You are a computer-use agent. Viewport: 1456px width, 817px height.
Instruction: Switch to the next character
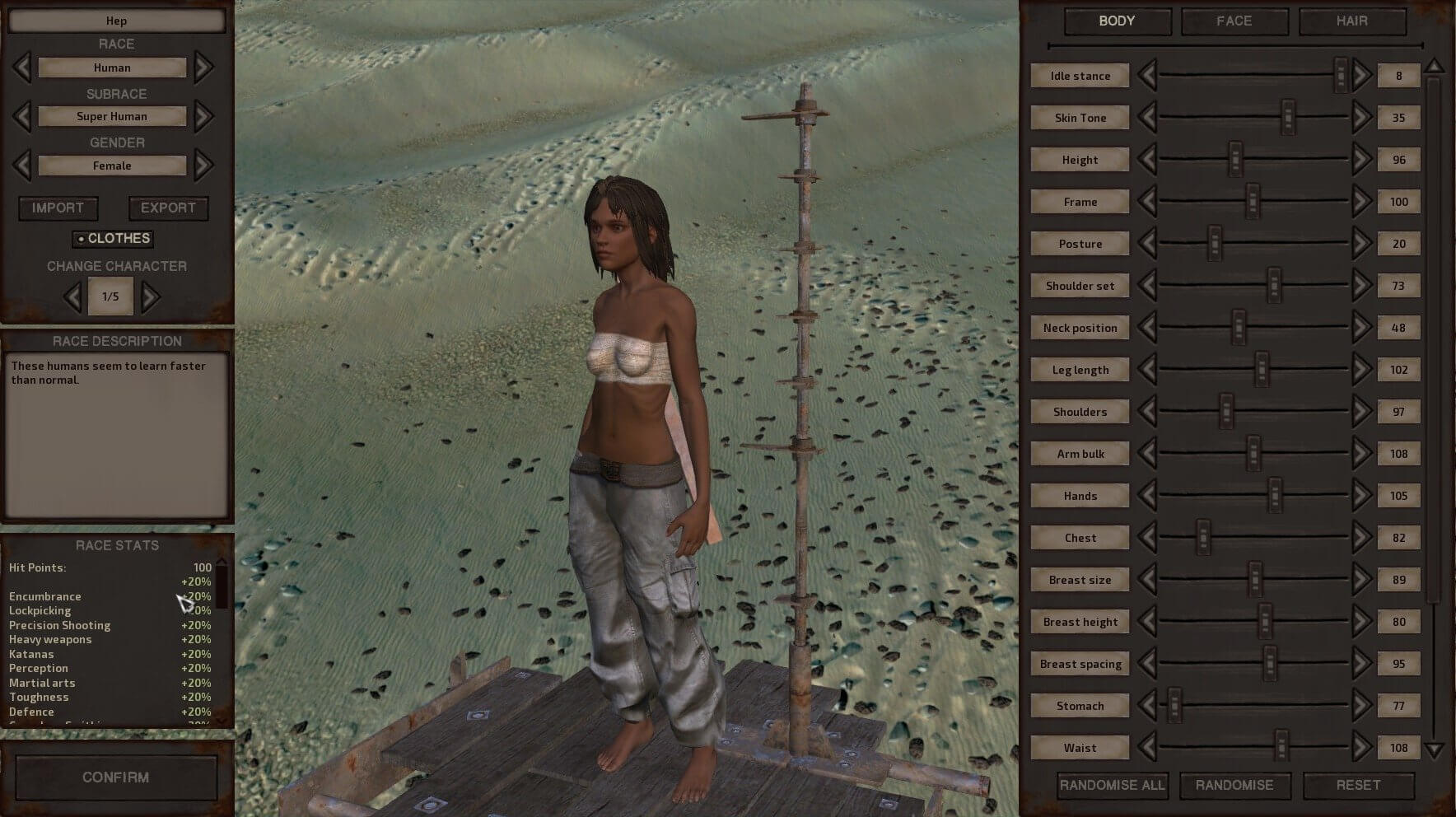coord(150,296)
